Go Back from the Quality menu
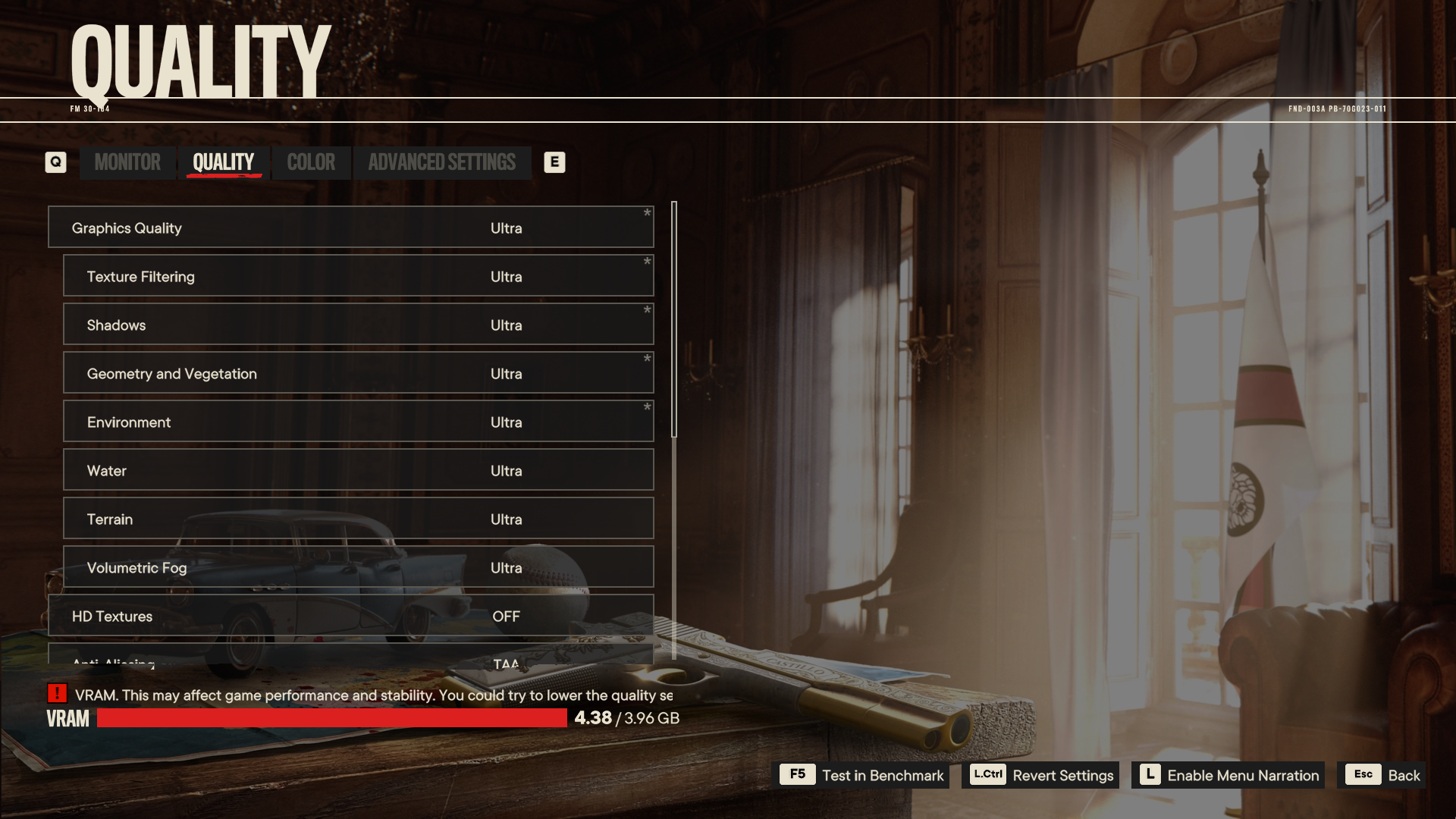 pos(1382,775)
